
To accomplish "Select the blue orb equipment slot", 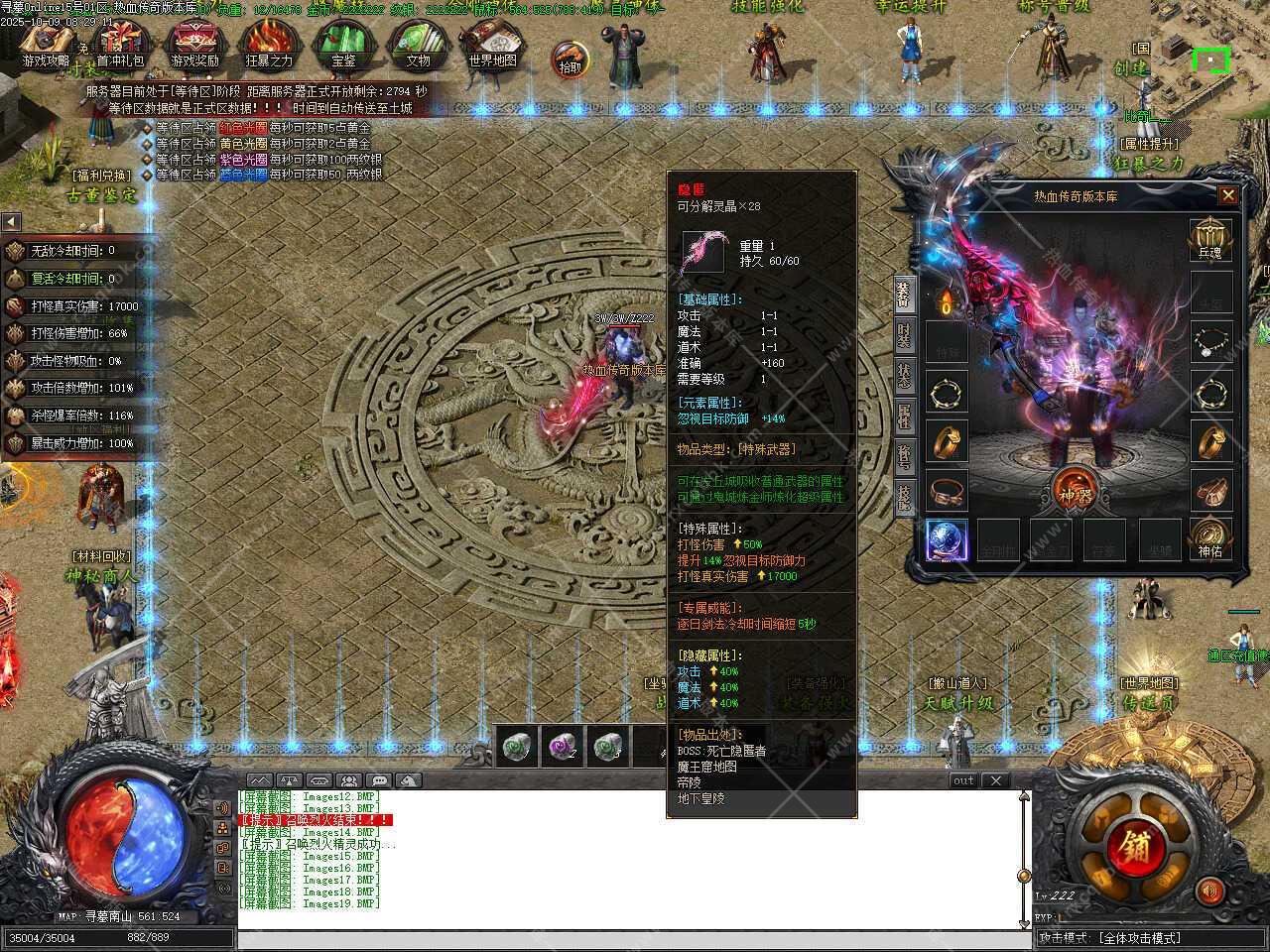I will click(947, 540).
